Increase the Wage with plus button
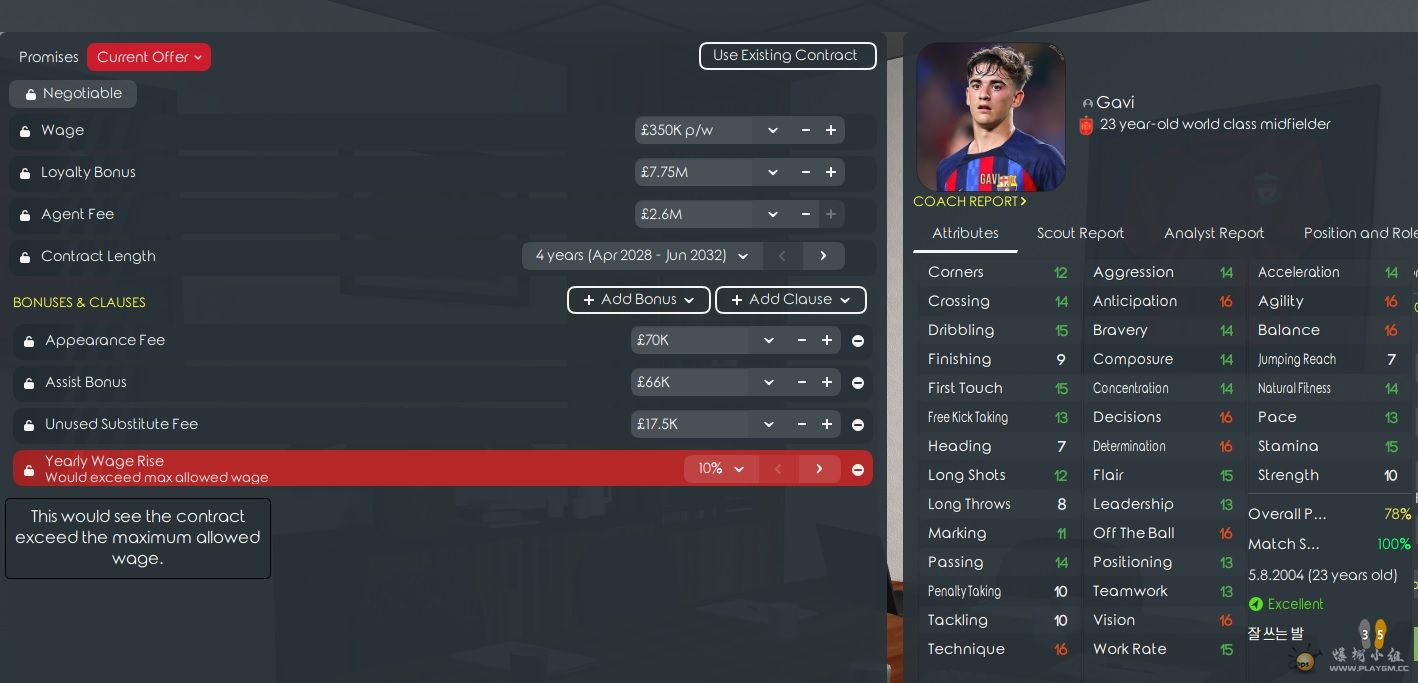 [x=831, y=131]
